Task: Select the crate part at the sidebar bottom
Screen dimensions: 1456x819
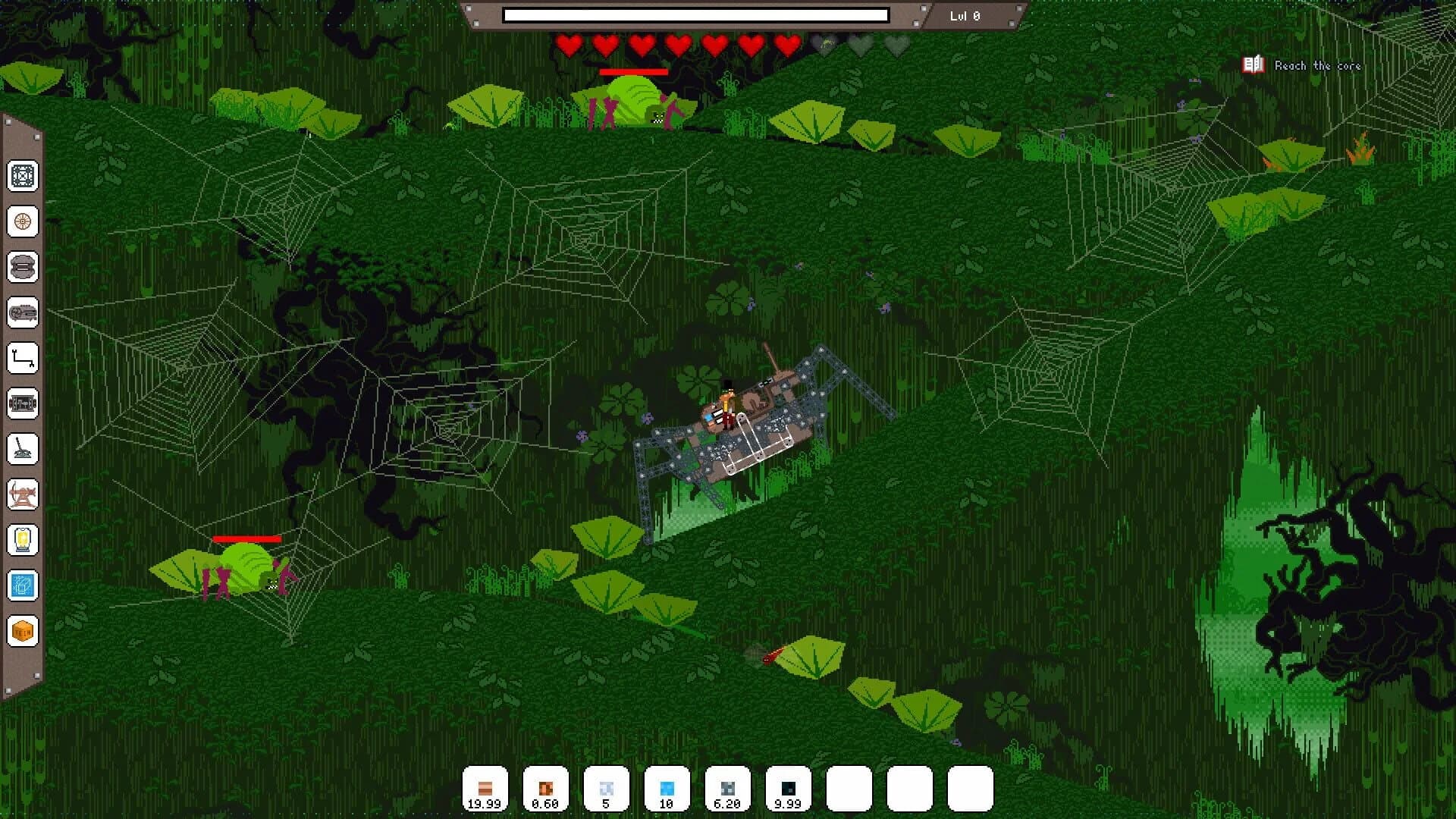Action: 24,629
